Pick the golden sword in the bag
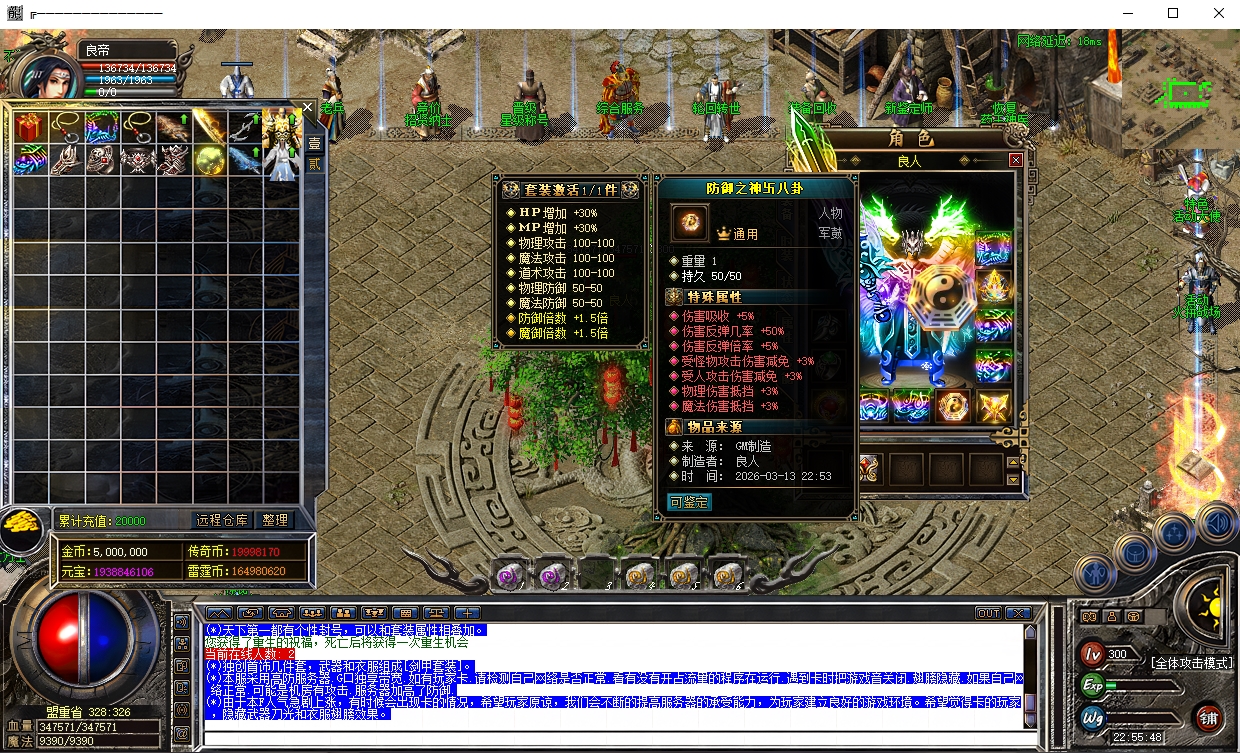The height and width of the screenshot is (753, 1240). 209,127
